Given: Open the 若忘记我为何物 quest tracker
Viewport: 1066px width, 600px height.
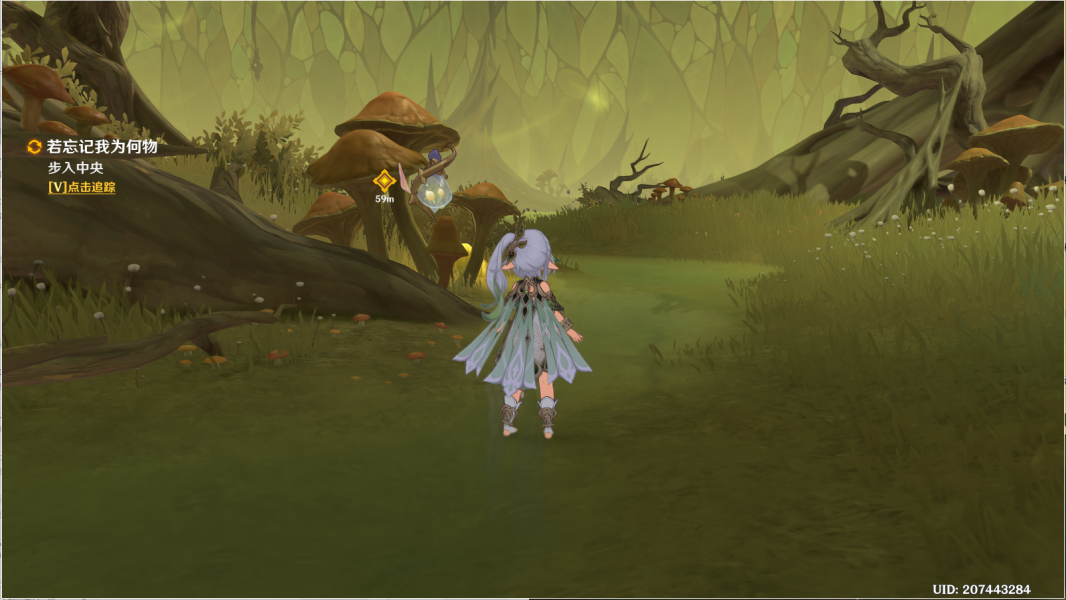Looking at the screenshot, I should tap(102, 147).
